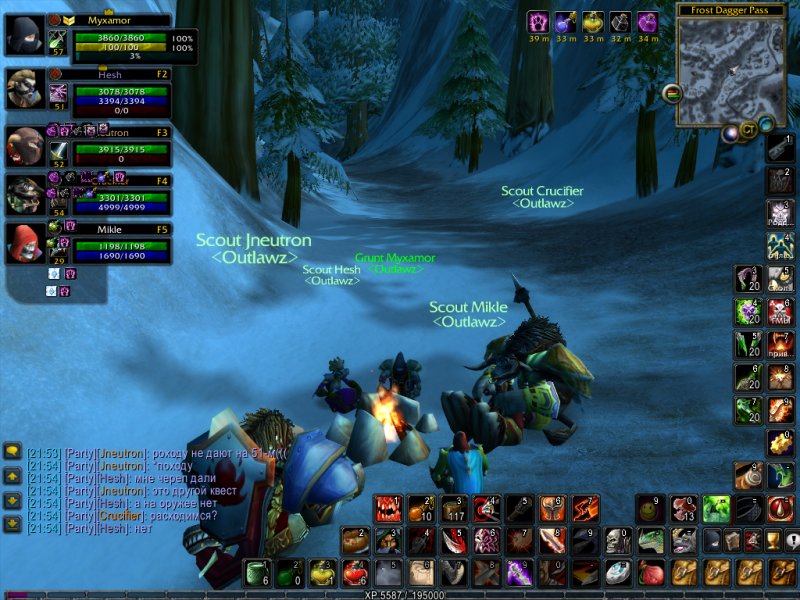The width and height of the screenshot is (800, 600).
Task: Target the party member frame labeled F3
Action: (23, 147)
